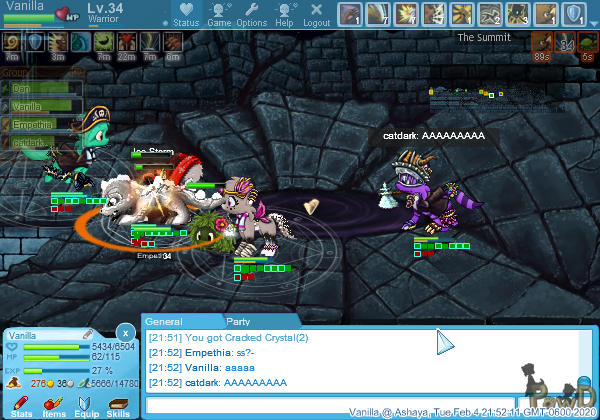Open the Equip panel
600x420 pixels.
pyautogui.click(x=86, y=405)
